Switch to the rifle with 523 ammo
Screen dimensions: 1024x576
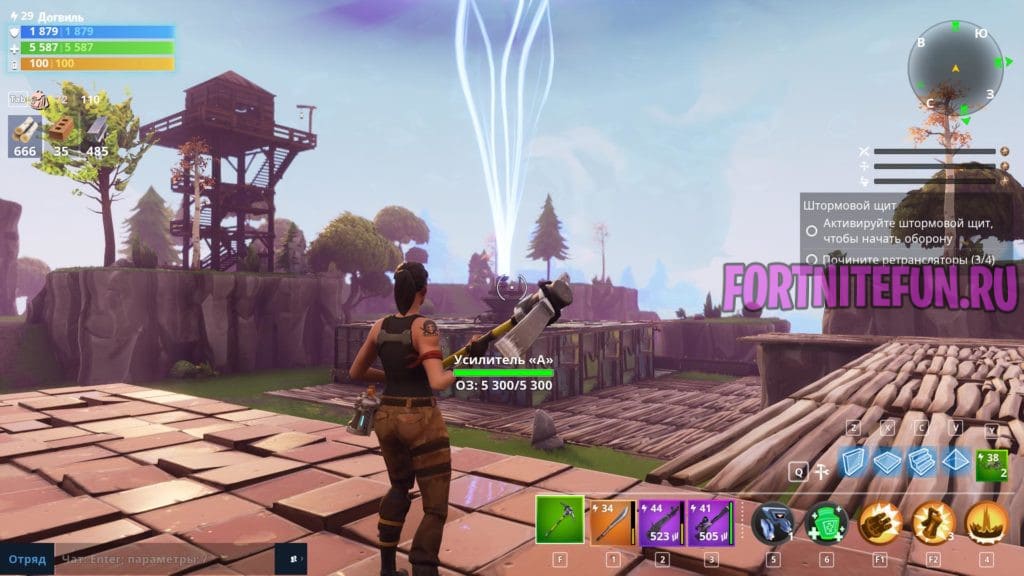coord(661,521)
